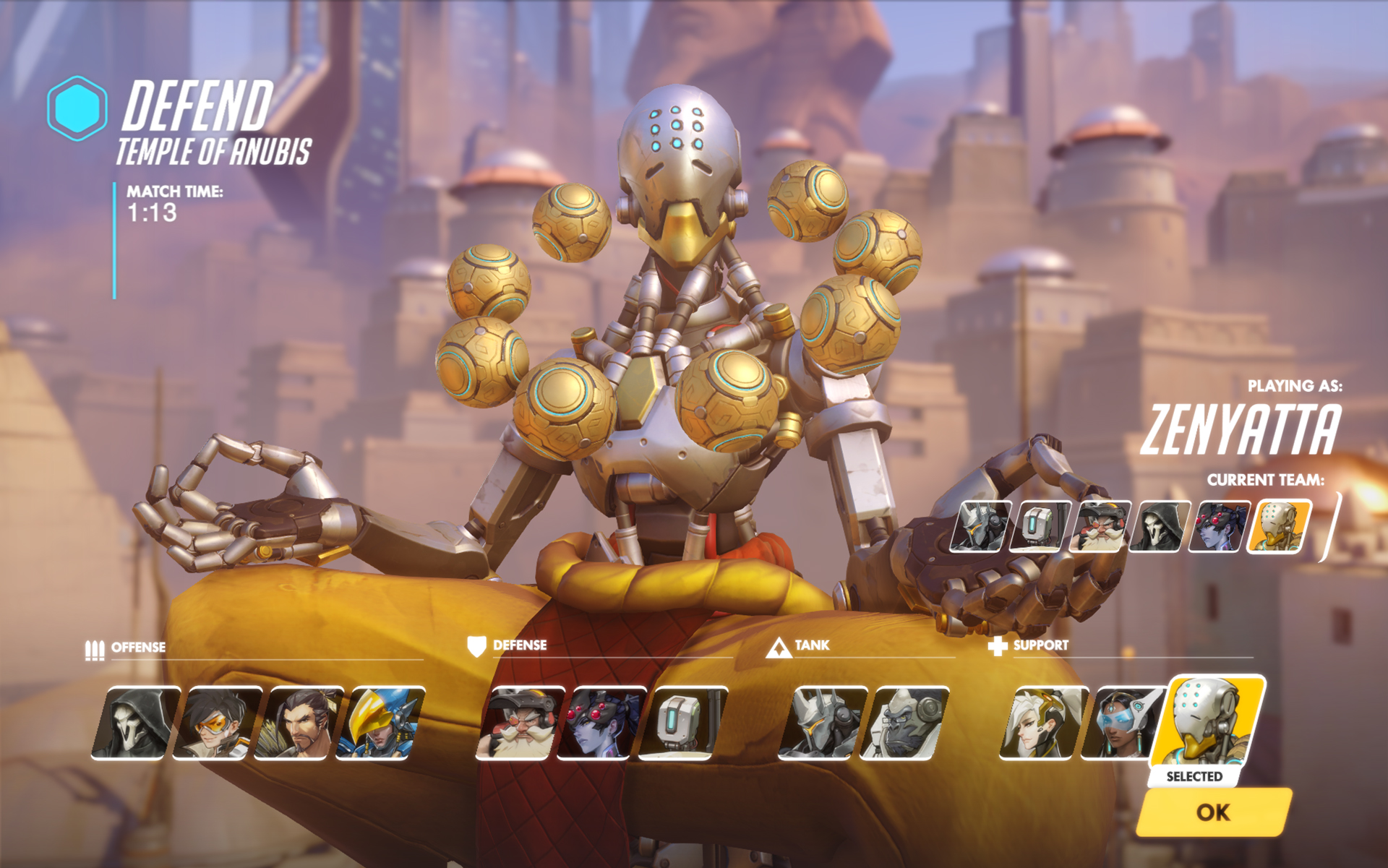Image resolution: width=1388 pixels, height=868 pixels.
Task: Pick Mercy from the Support heroes
Action: [1044, 723]
